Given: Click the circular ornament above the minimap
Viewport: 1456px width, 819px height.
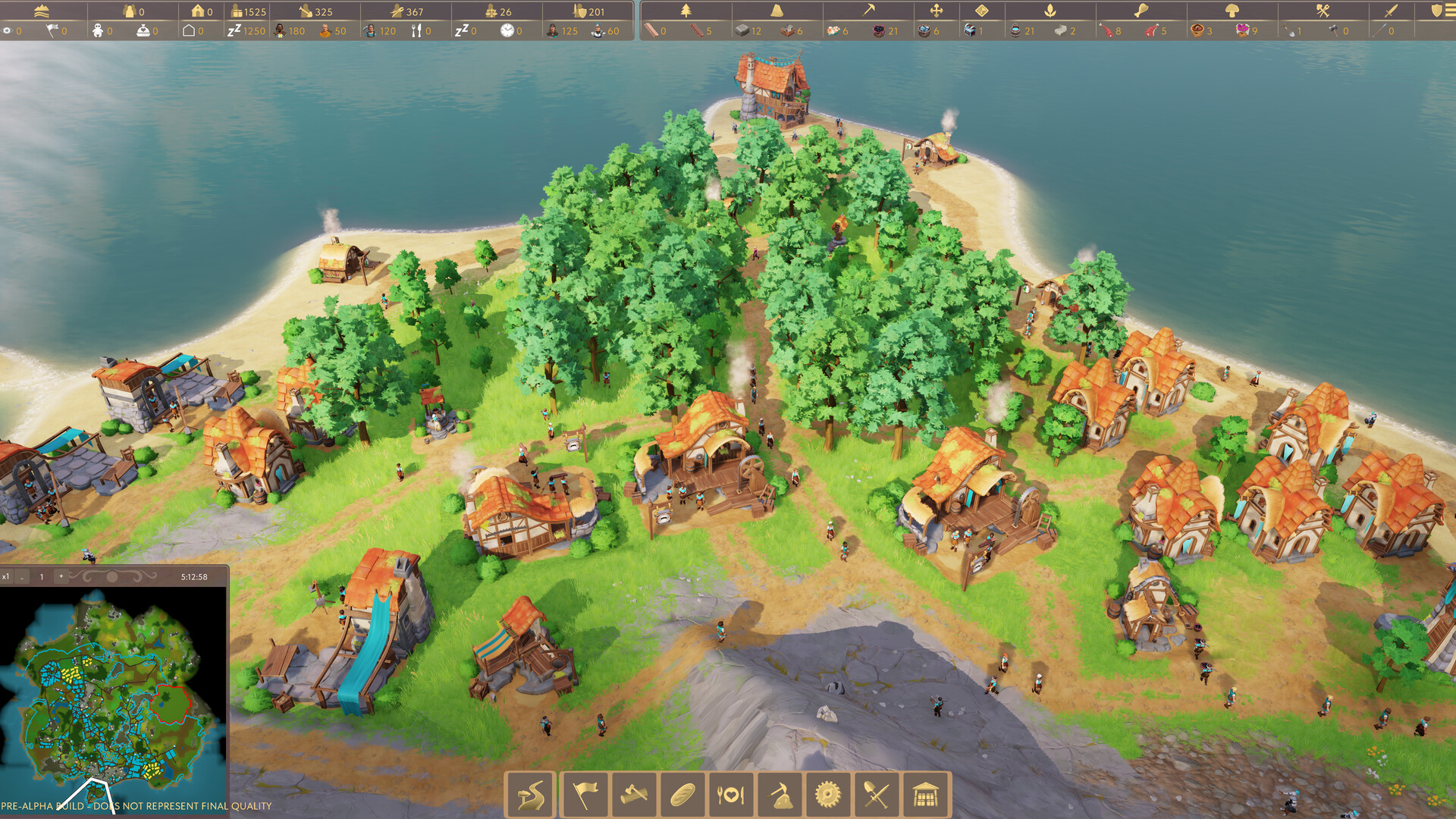Looking at the screenshot, I should 111,576.
